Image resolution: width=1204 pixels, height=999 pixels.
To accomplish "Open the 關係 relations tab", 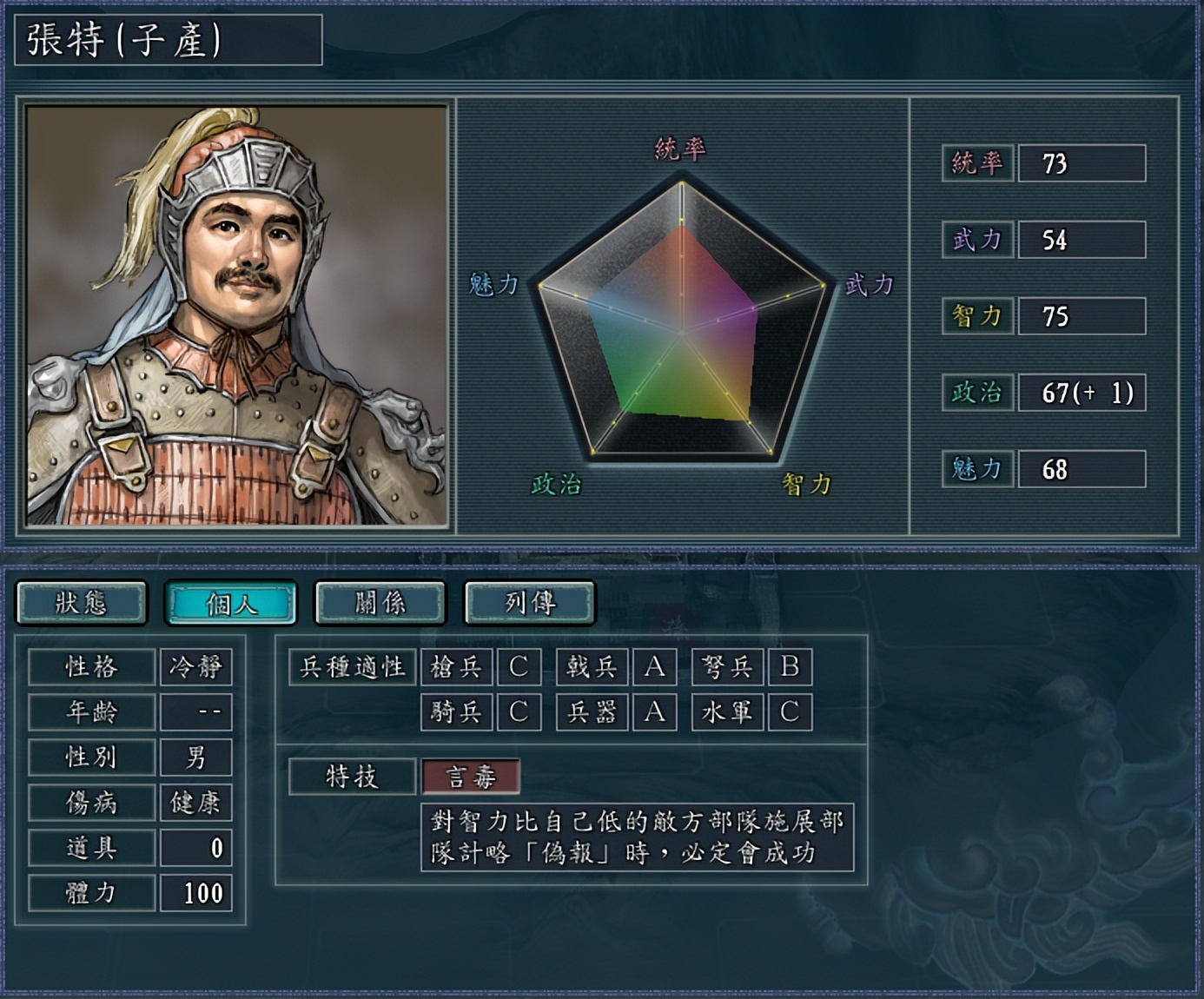I will pyautogui.click(x=380, y=603).
